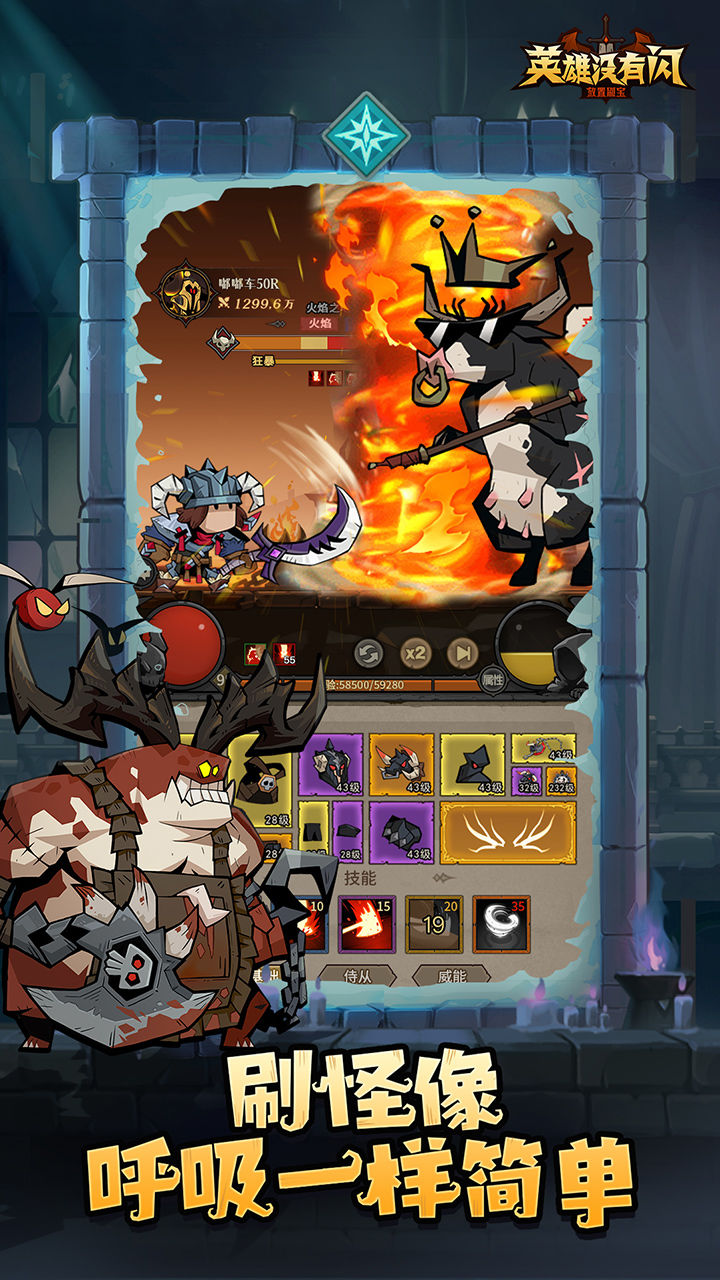This screenshot has width=720, height=1280.
Task: Select the chained weapon slot
Action: tap(544, 748)
